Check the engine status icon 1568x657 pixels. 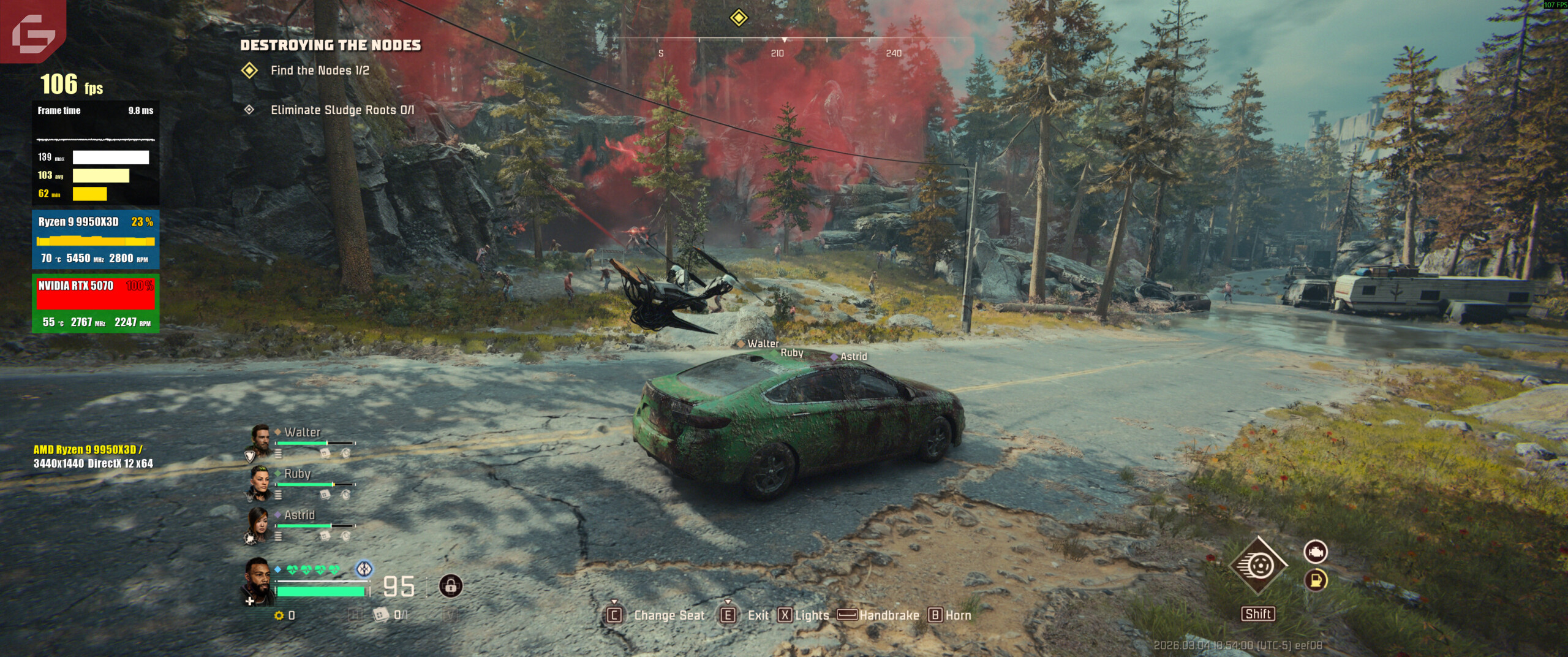pyautogui.click(x=1315, y=552)
